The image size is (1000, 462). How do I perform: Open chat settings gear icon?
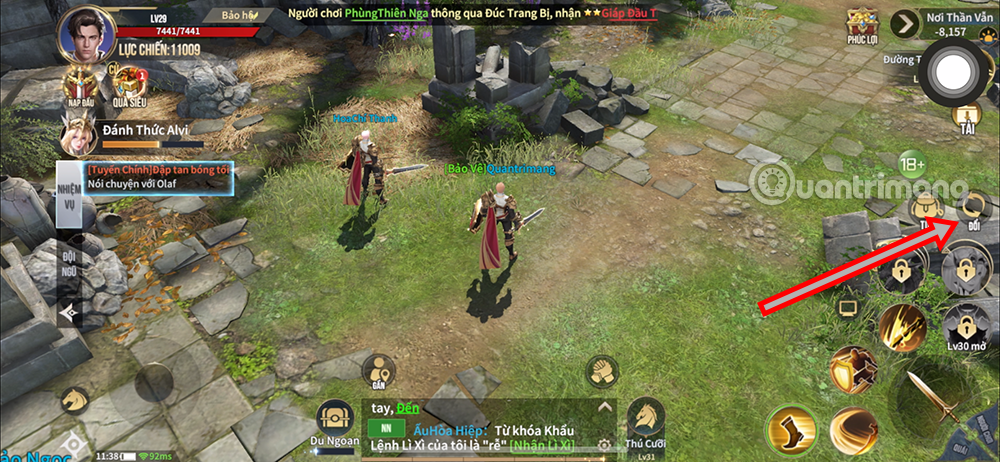[x=603, y=442]
